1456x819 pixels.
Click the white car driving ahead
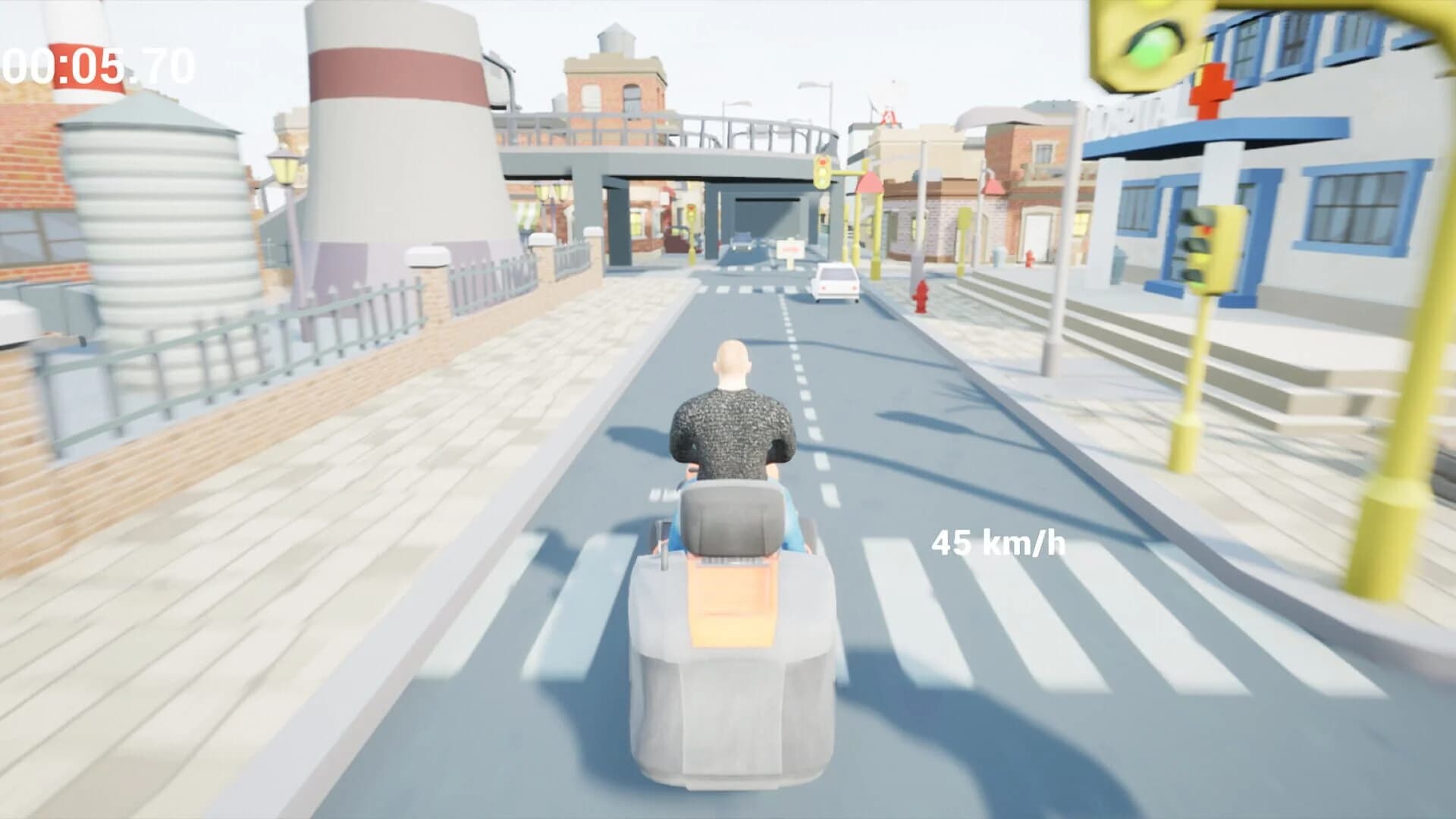[x=835, y=282]
